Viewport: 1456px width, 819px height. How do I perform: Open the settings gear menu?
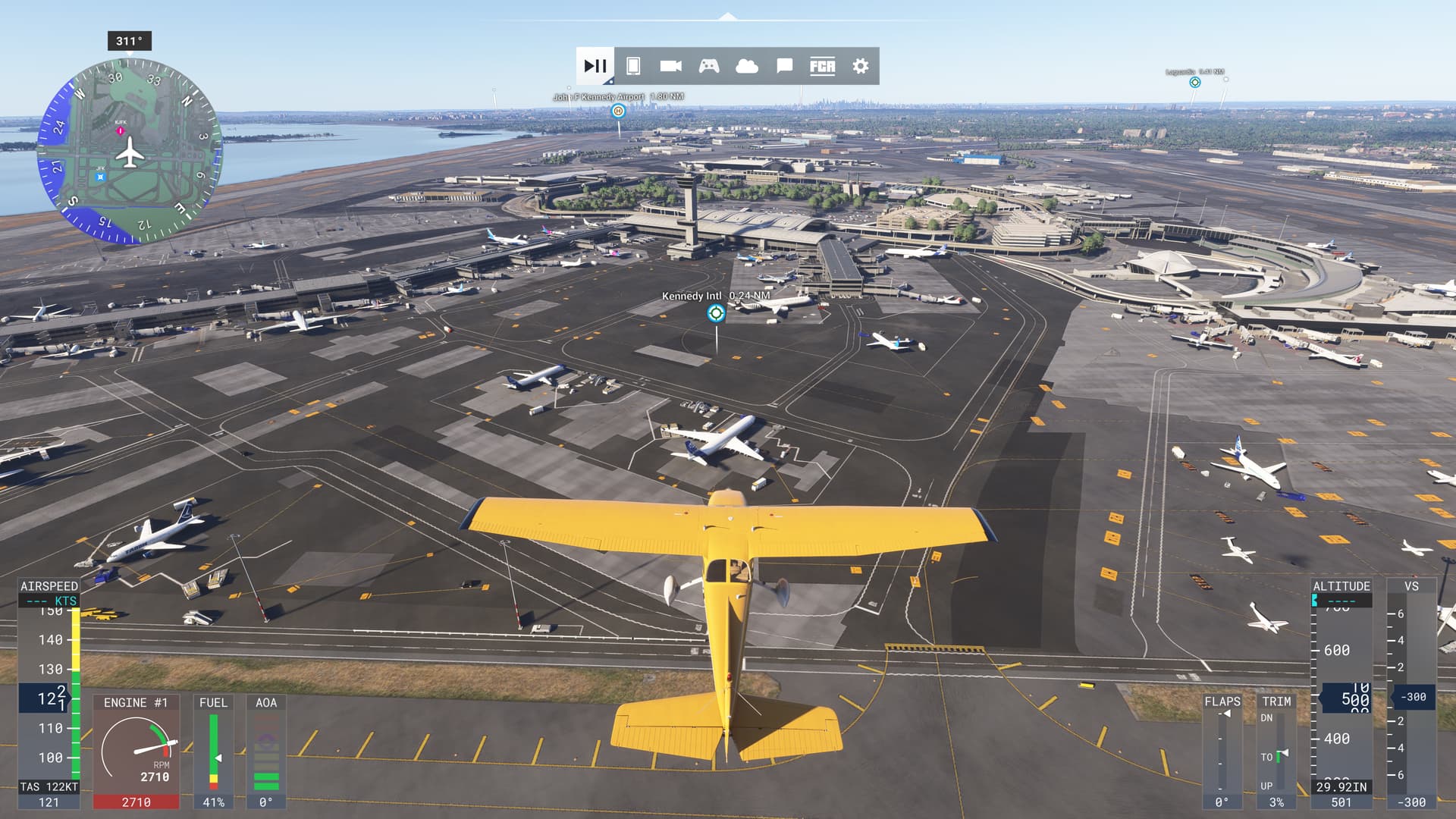(x=859, y=66)
